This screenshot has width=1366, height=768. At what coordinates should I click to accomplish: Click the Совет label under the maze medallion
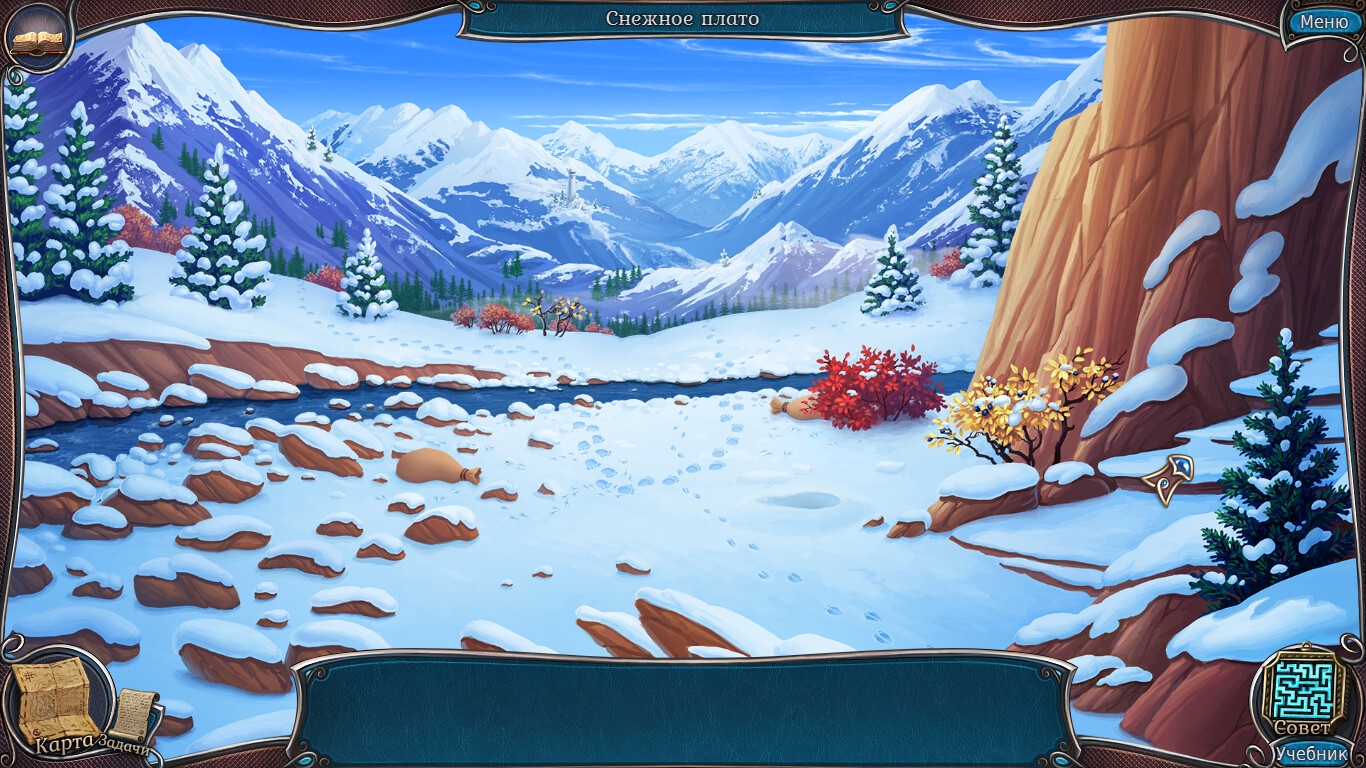tap(1301, 728)
